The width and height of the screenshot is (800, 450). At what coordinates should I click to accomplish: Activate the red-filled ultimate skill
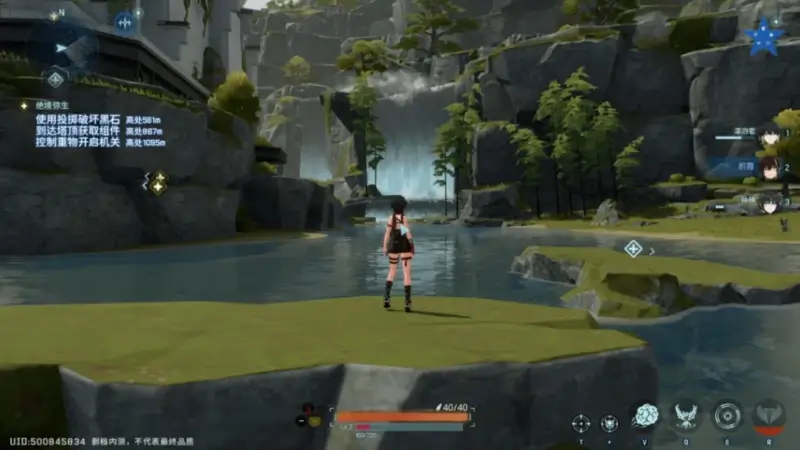[768, 416]
